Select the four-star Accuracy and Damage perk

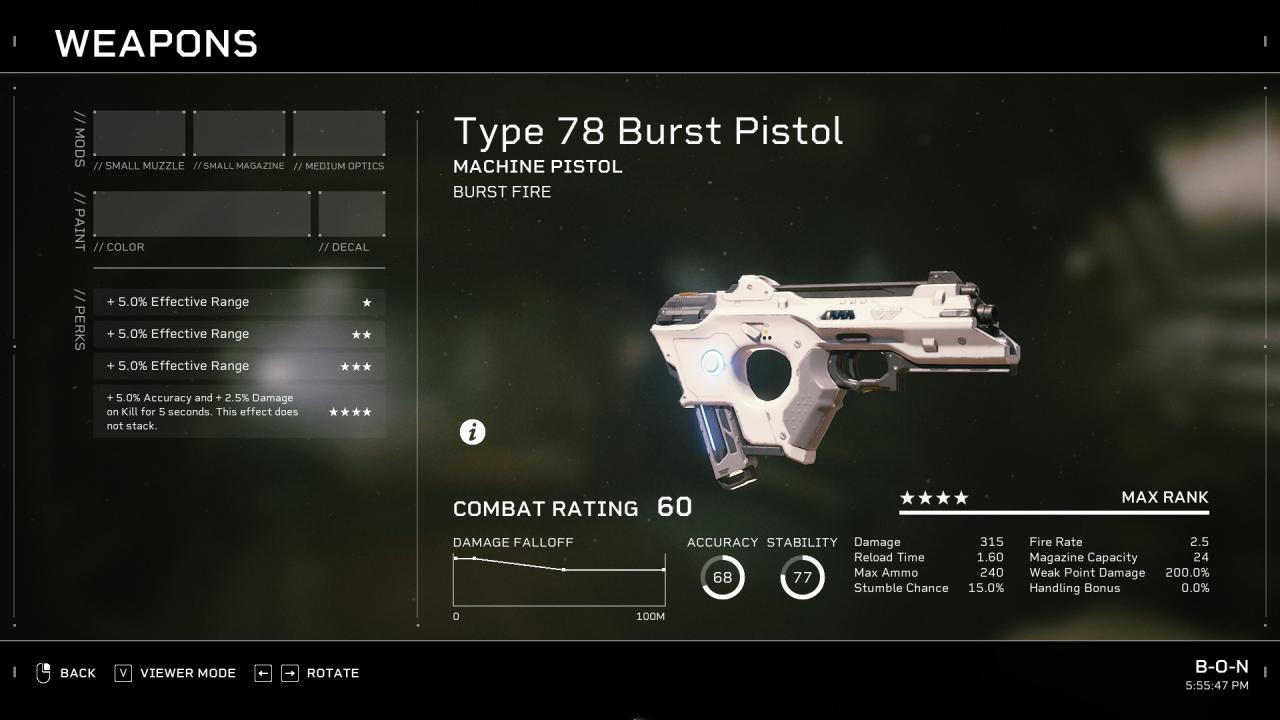pyautogui.click(x=239, y=412)
